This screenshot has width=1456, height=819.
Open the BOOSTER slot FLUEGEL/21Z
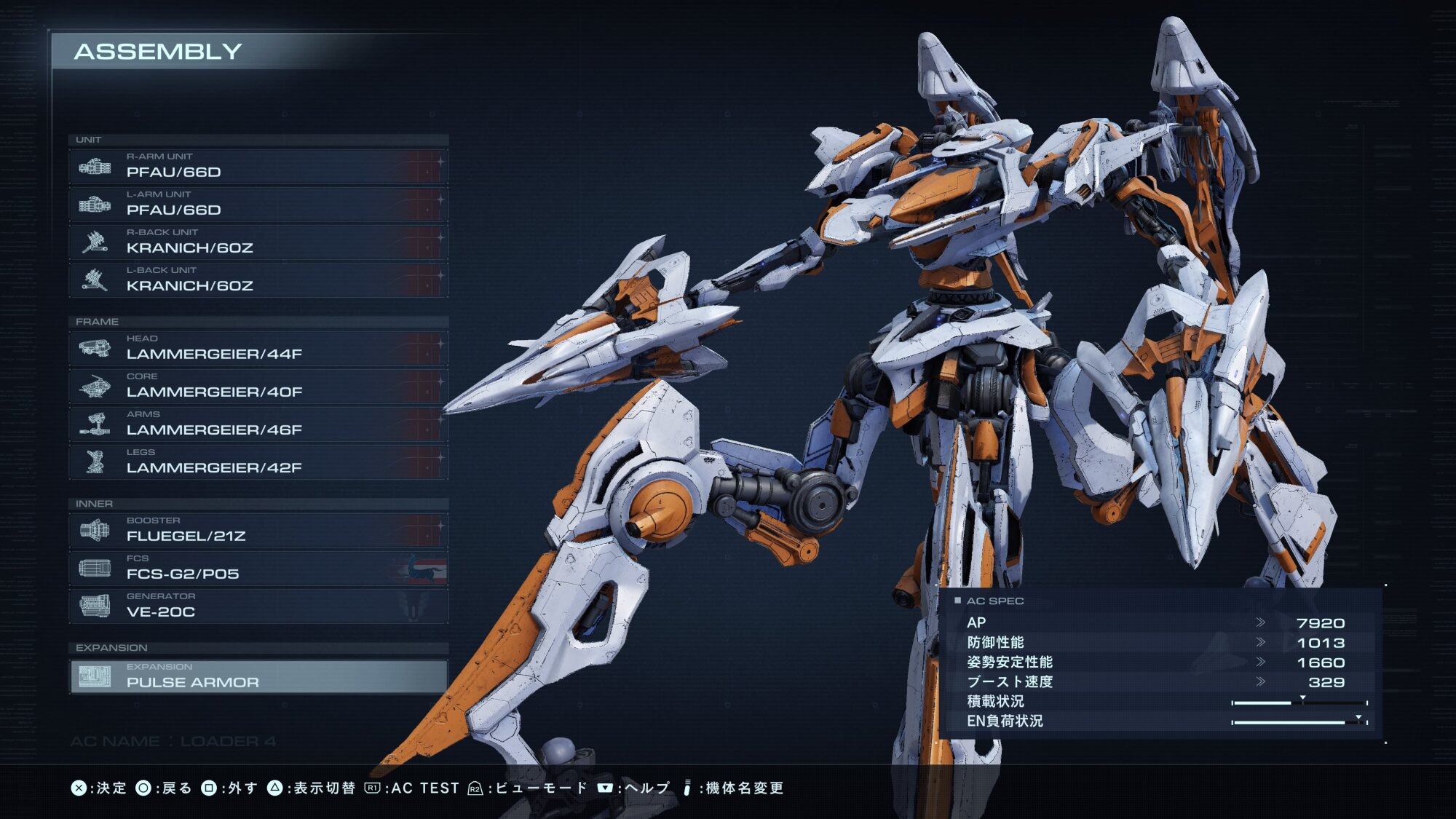[x=258, y=531]
